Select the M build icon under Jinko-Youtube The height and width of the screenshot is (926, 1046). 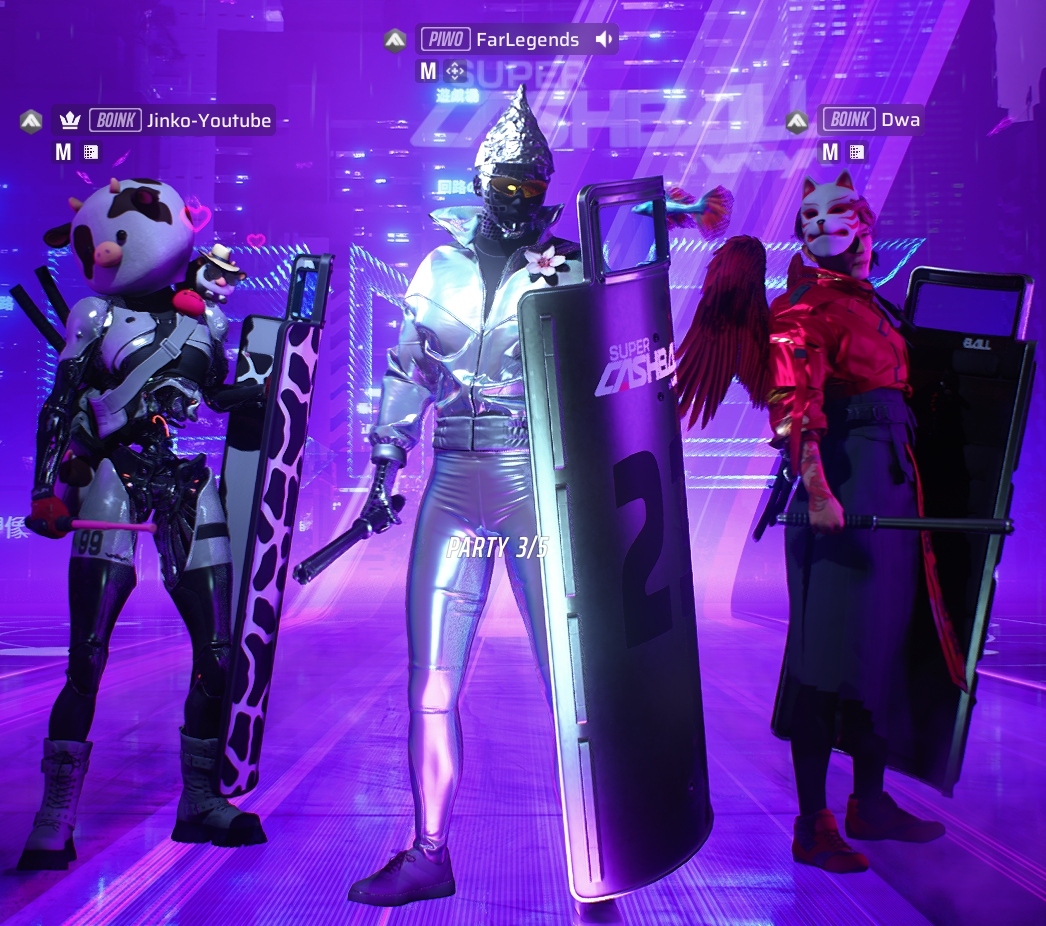(x=63, y=152)
